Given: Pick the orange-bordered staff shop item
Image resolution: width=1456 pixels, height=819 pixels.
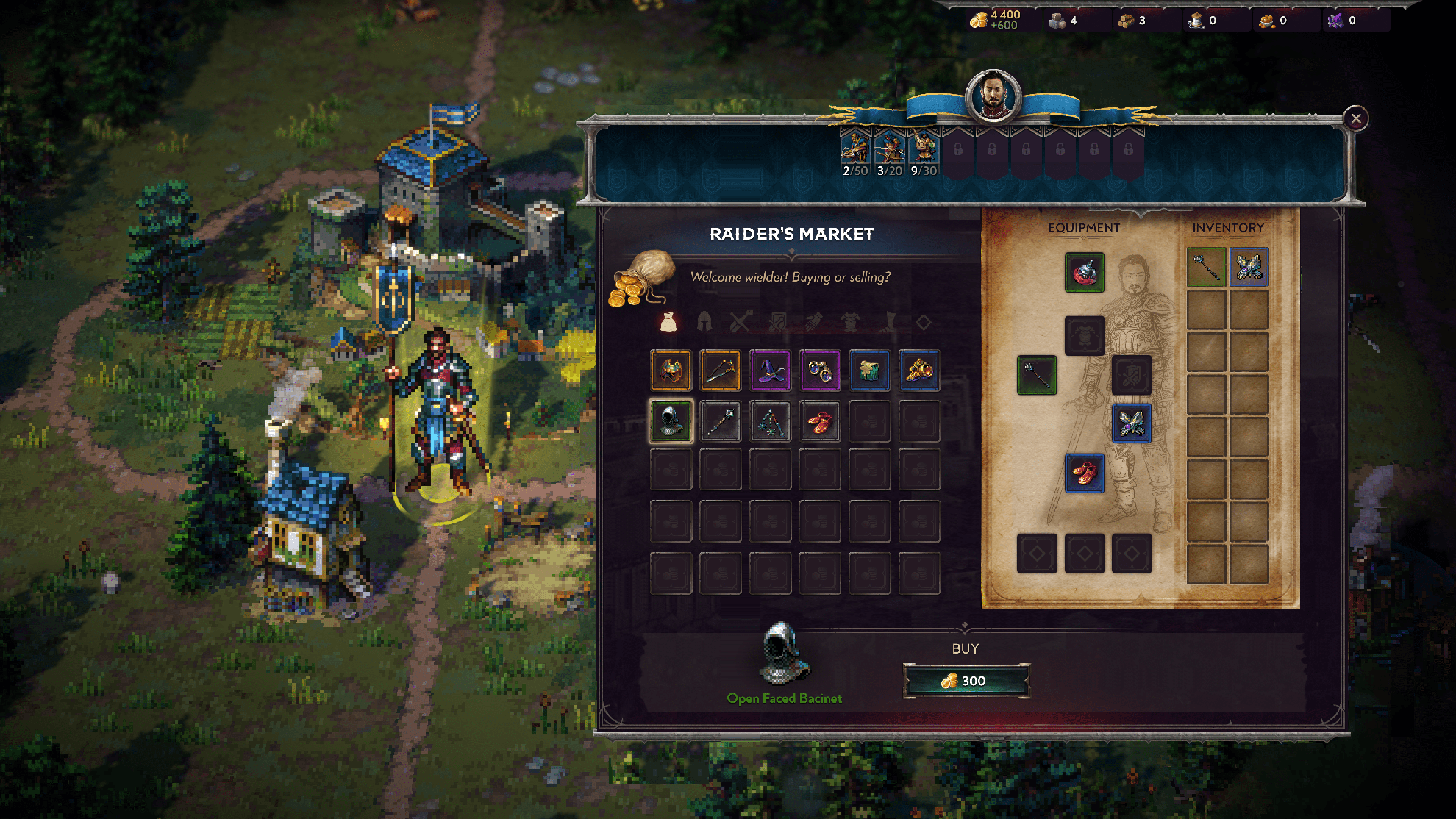Looking at the screenshot, I should [720, 370].
